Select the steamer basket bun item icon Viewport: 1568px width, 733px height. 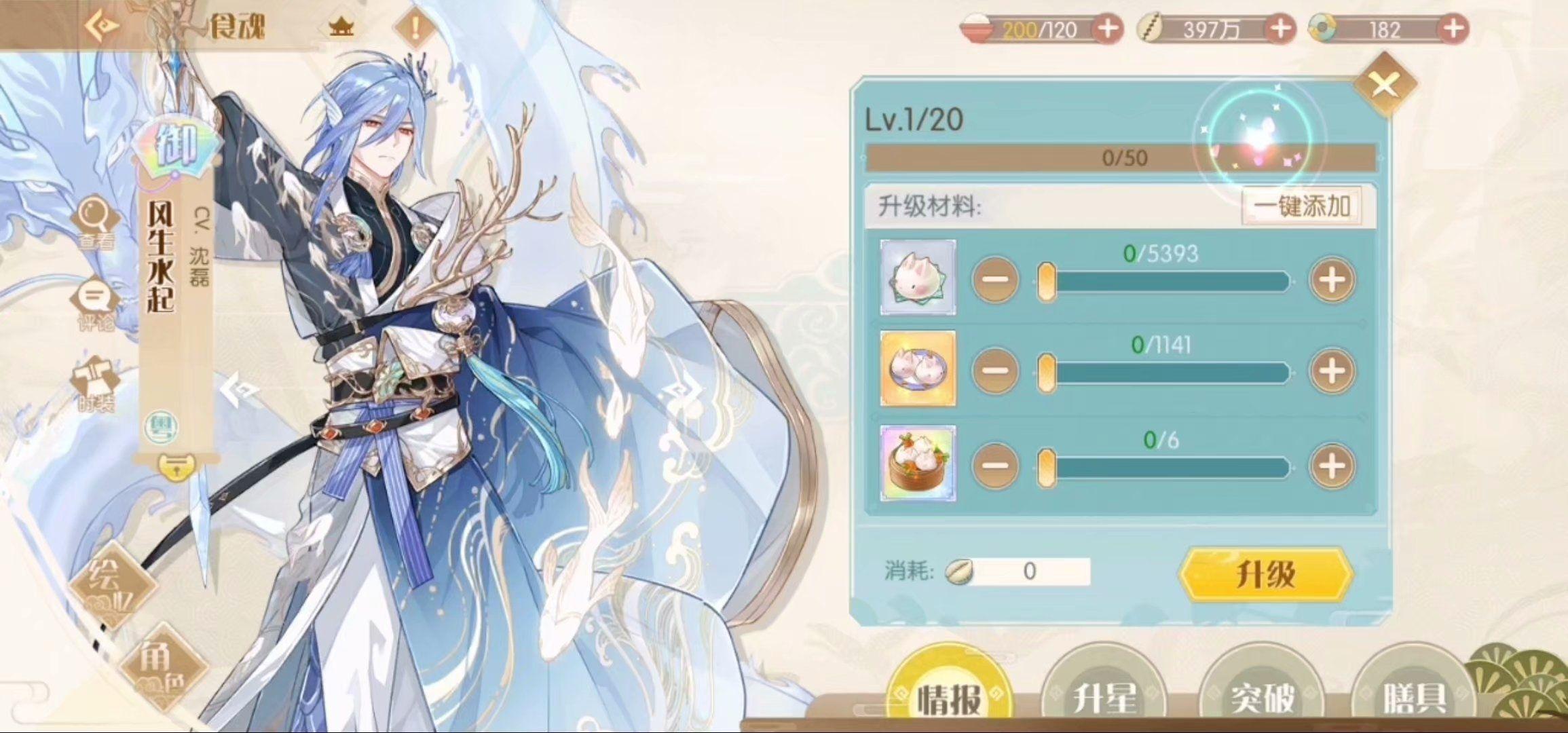918,464
